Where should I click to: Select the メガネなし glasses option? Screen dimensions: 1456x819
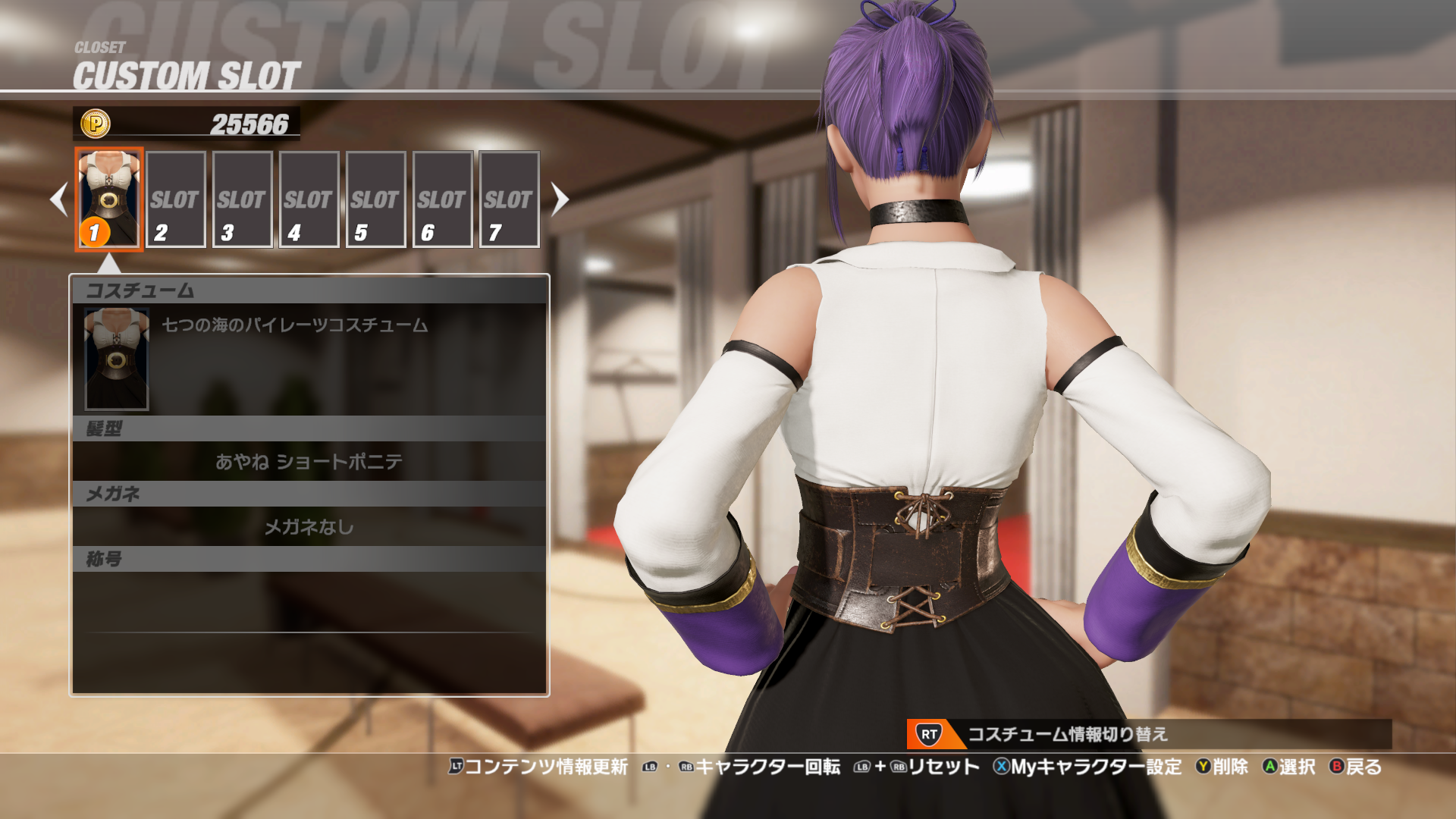tap(309, 526)
